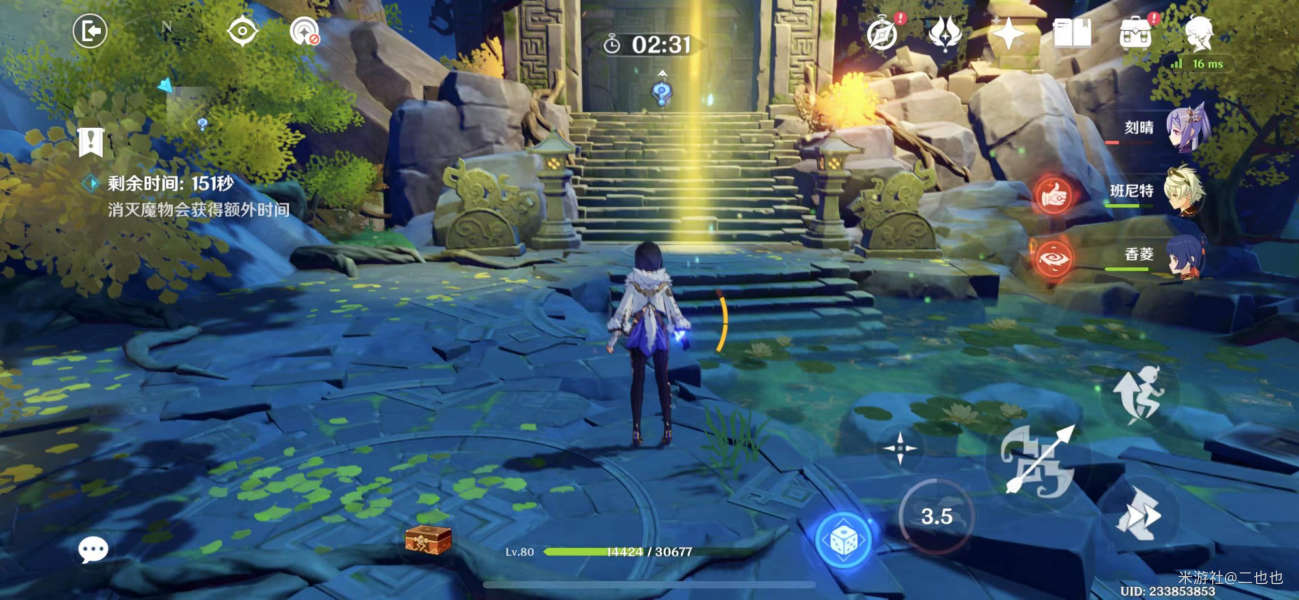This screenshot has width=1299, height=600.
Task: Open the compass adventure icon
Action: point(881,34)
